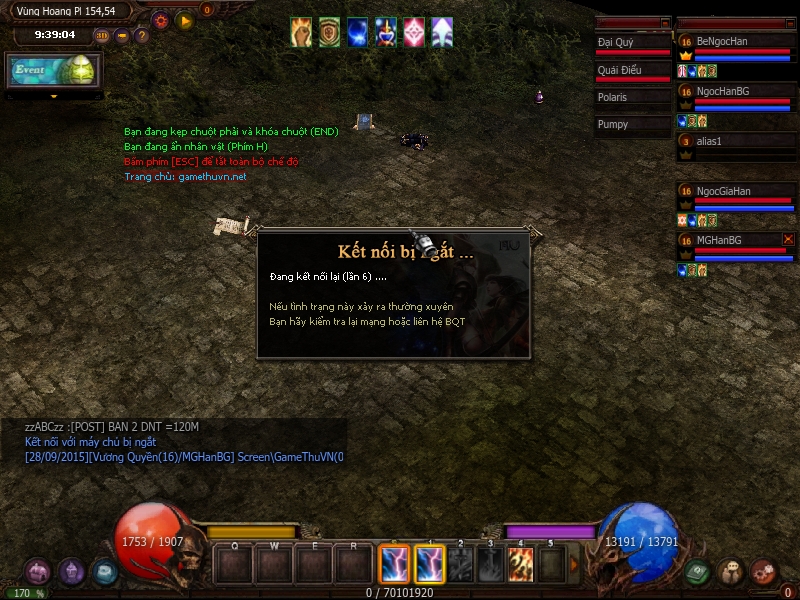This screenshot has width=800, height=600.
Task: Activate the fire claw skill in slot 4
Action: pos(520,564)
